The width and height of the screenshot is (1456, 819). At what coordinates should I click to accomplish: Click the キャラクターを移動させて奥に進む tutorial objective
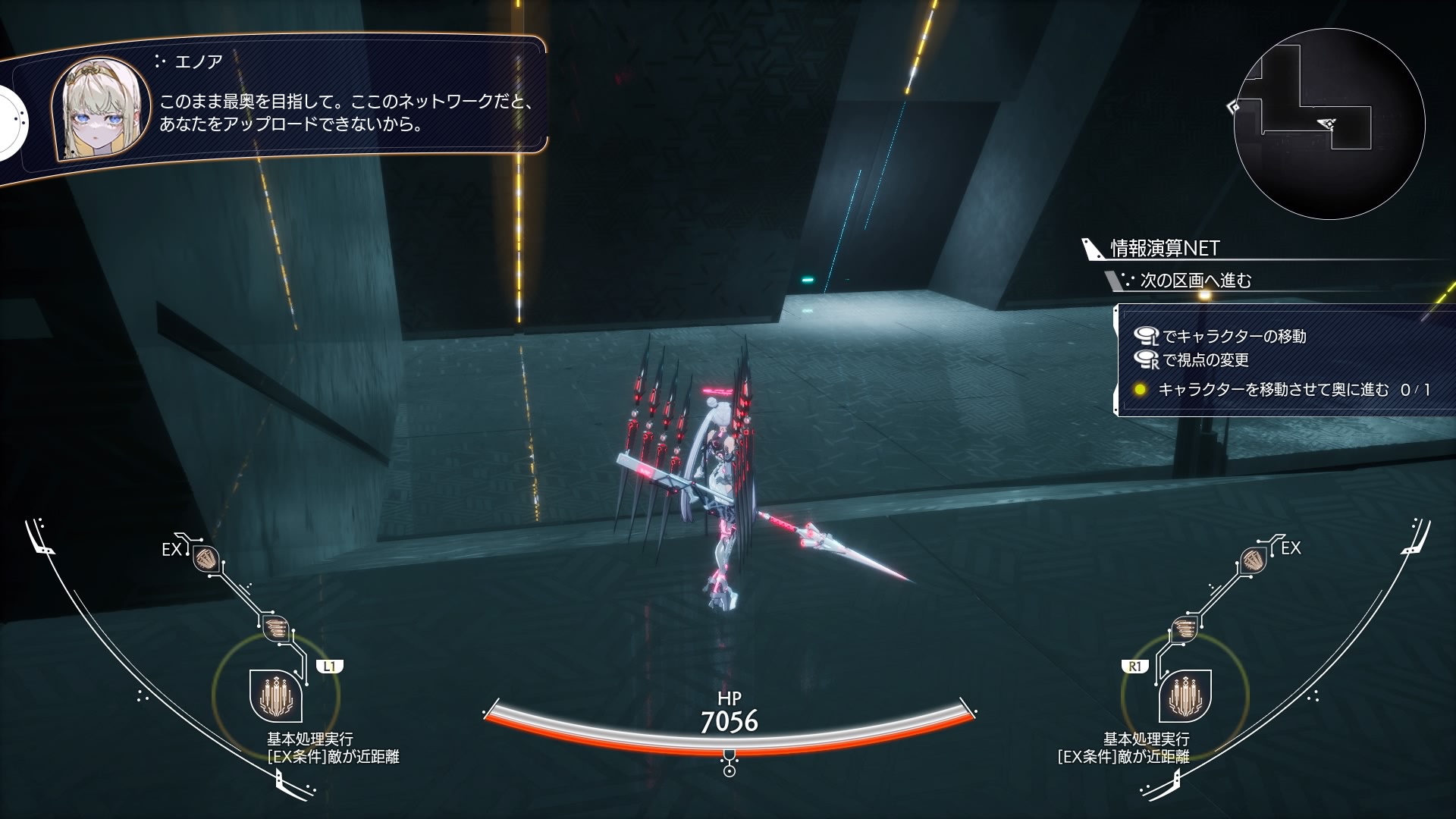[1273, 390]
